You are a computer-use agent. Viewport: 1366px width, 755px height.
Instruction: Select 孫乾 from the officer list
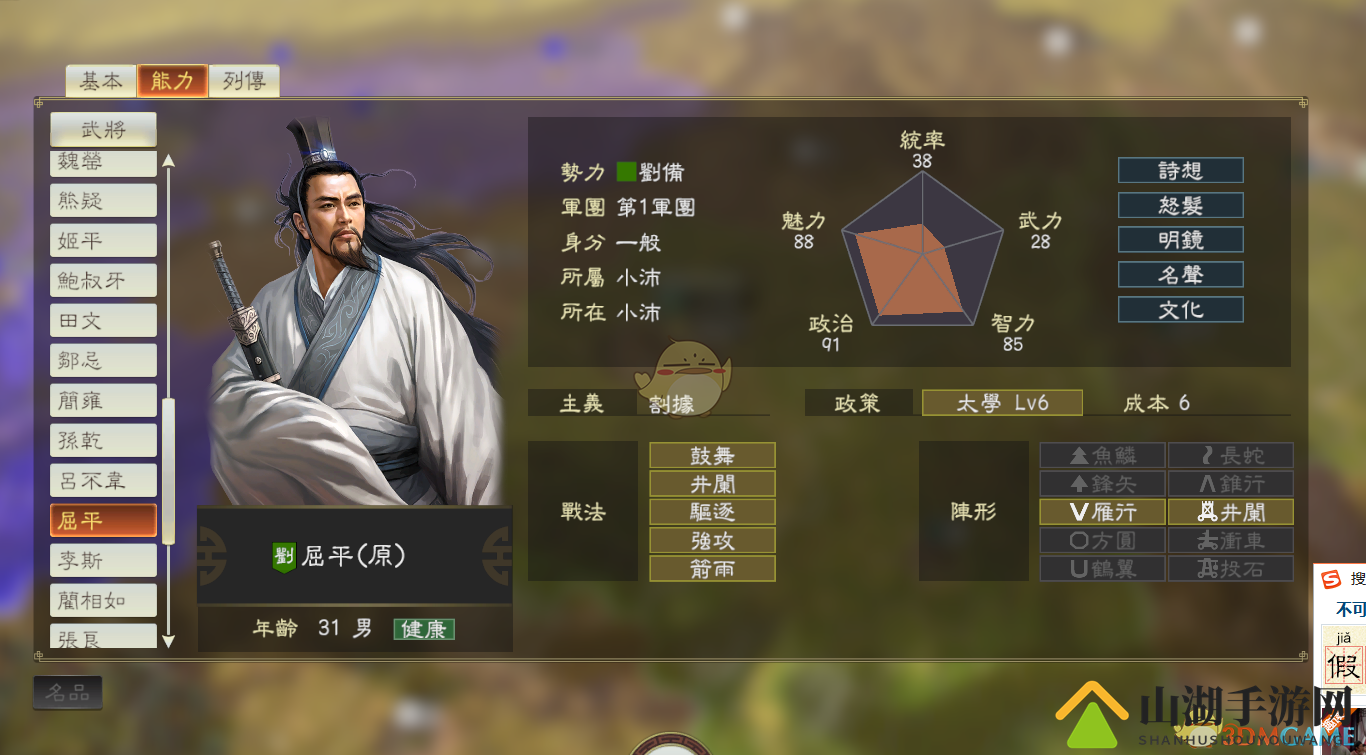[x=103, y=440]
